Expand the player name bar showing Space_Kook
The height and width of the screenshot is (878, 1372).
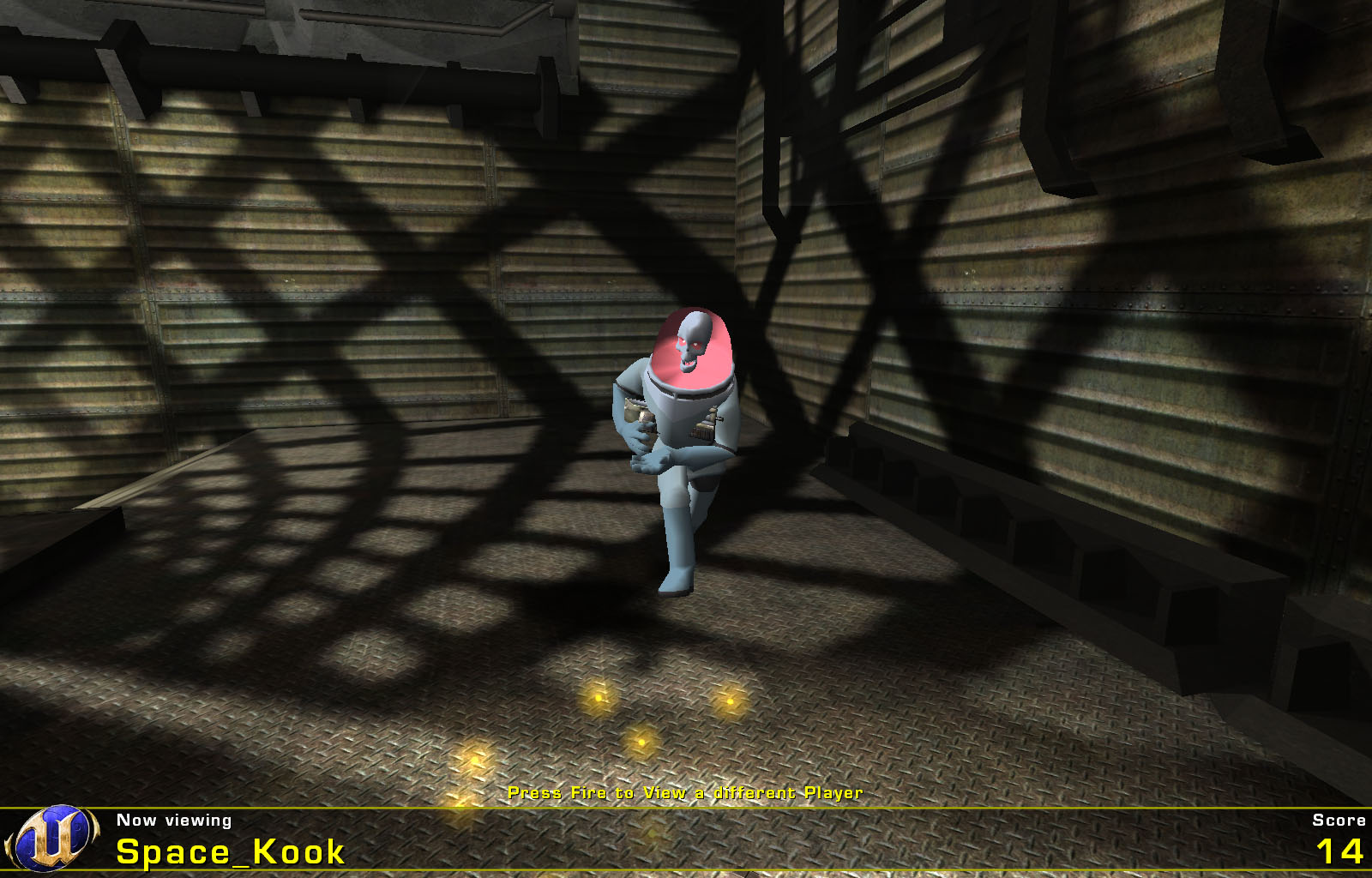click(x=230, y=851)
